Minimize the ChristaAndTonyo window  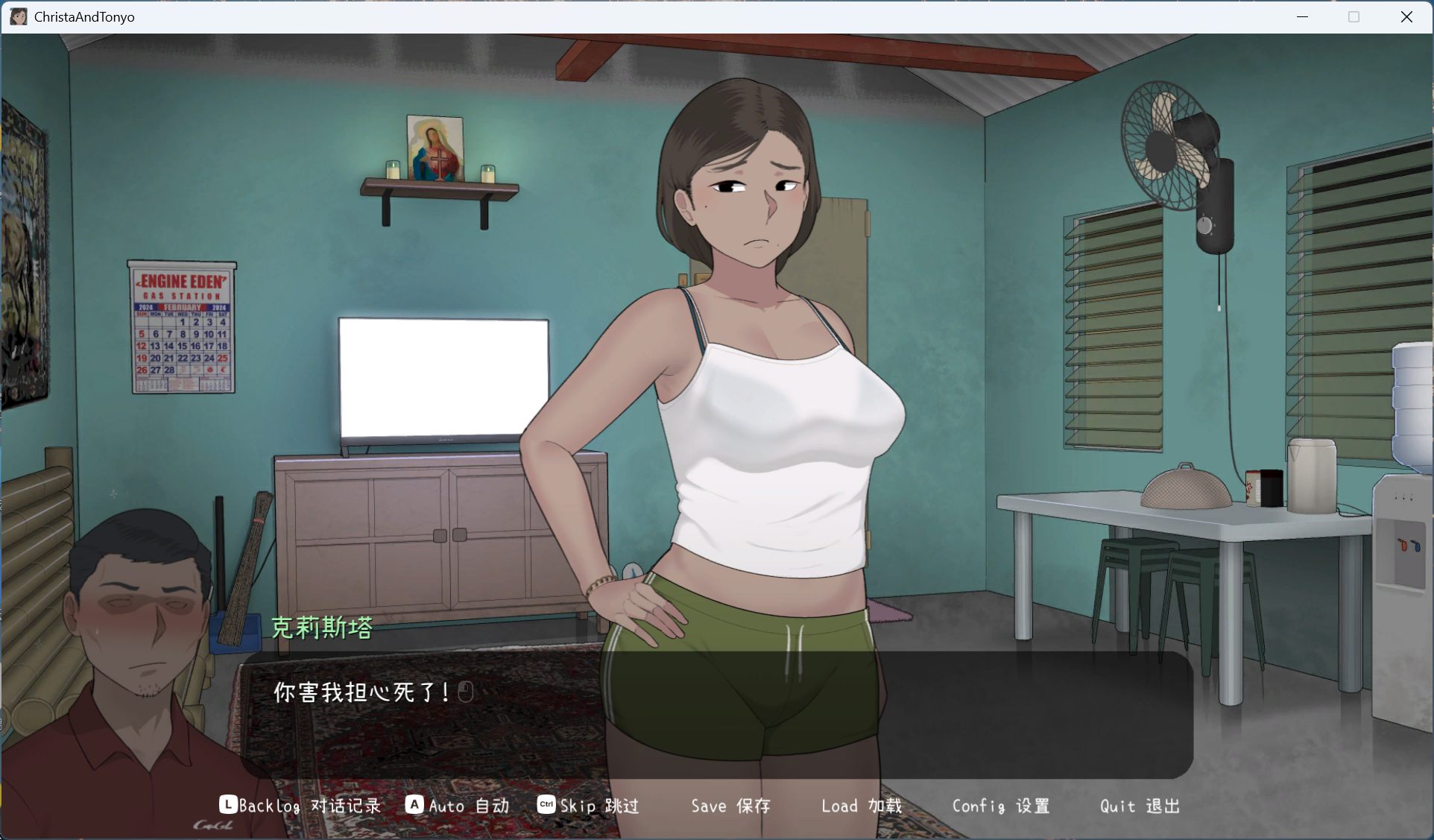[x=1302, y=16]
